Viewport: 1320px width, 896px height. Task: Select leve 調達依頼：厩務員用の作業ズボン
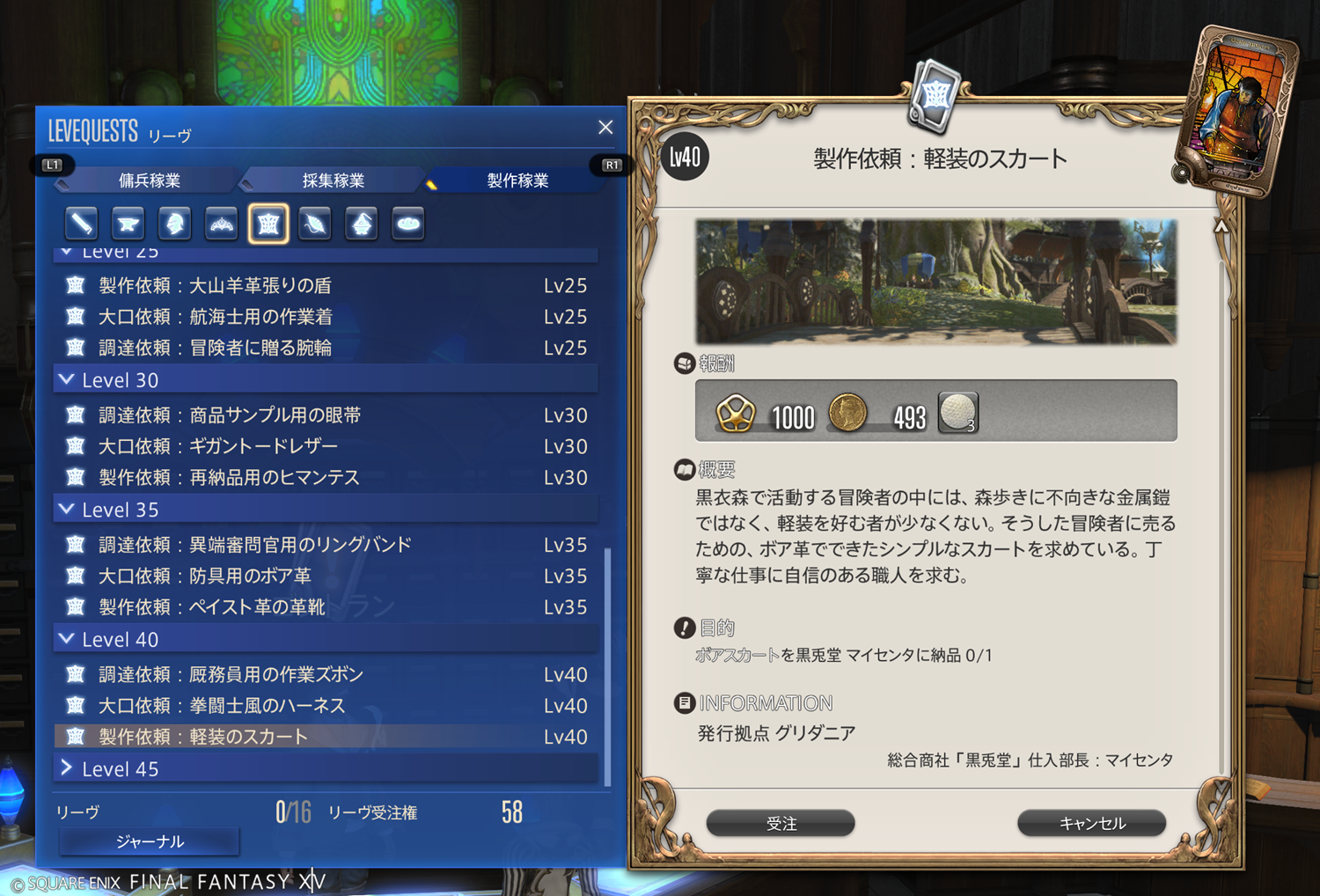(x=231, y=674)
